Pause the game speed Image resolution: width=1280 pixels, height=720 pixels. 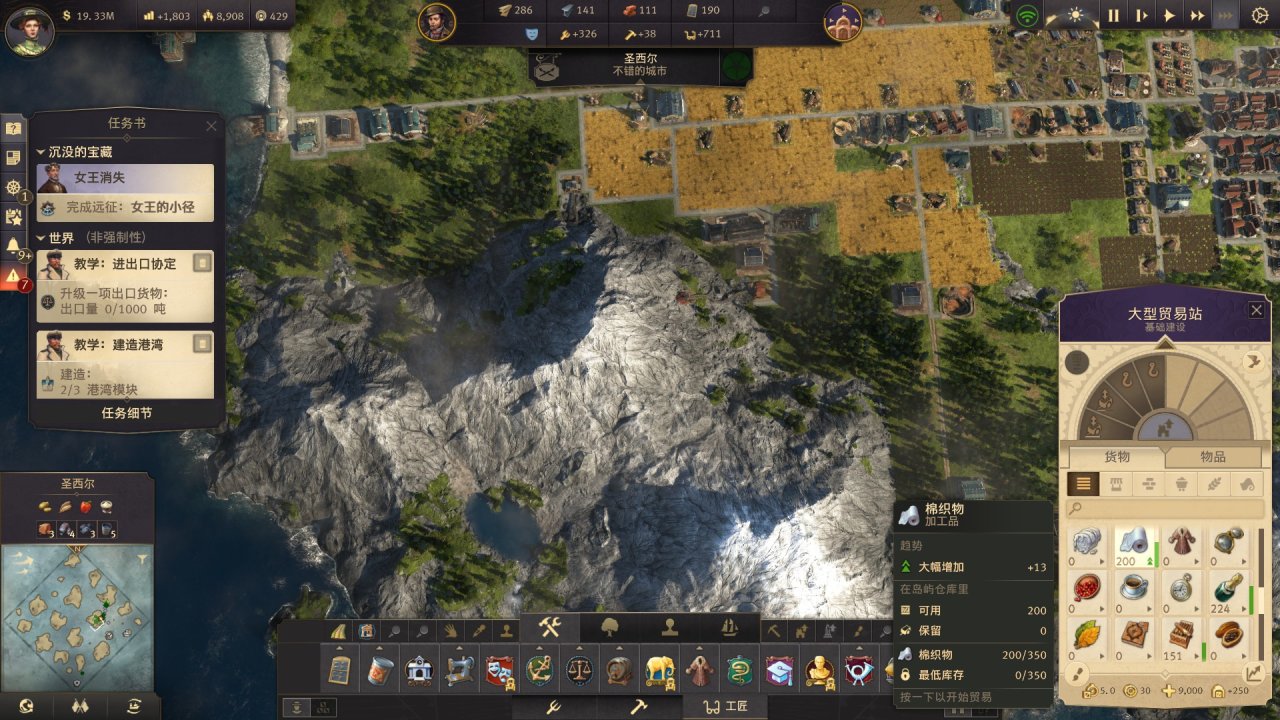pyautogui.click(x=1113, y=15)
